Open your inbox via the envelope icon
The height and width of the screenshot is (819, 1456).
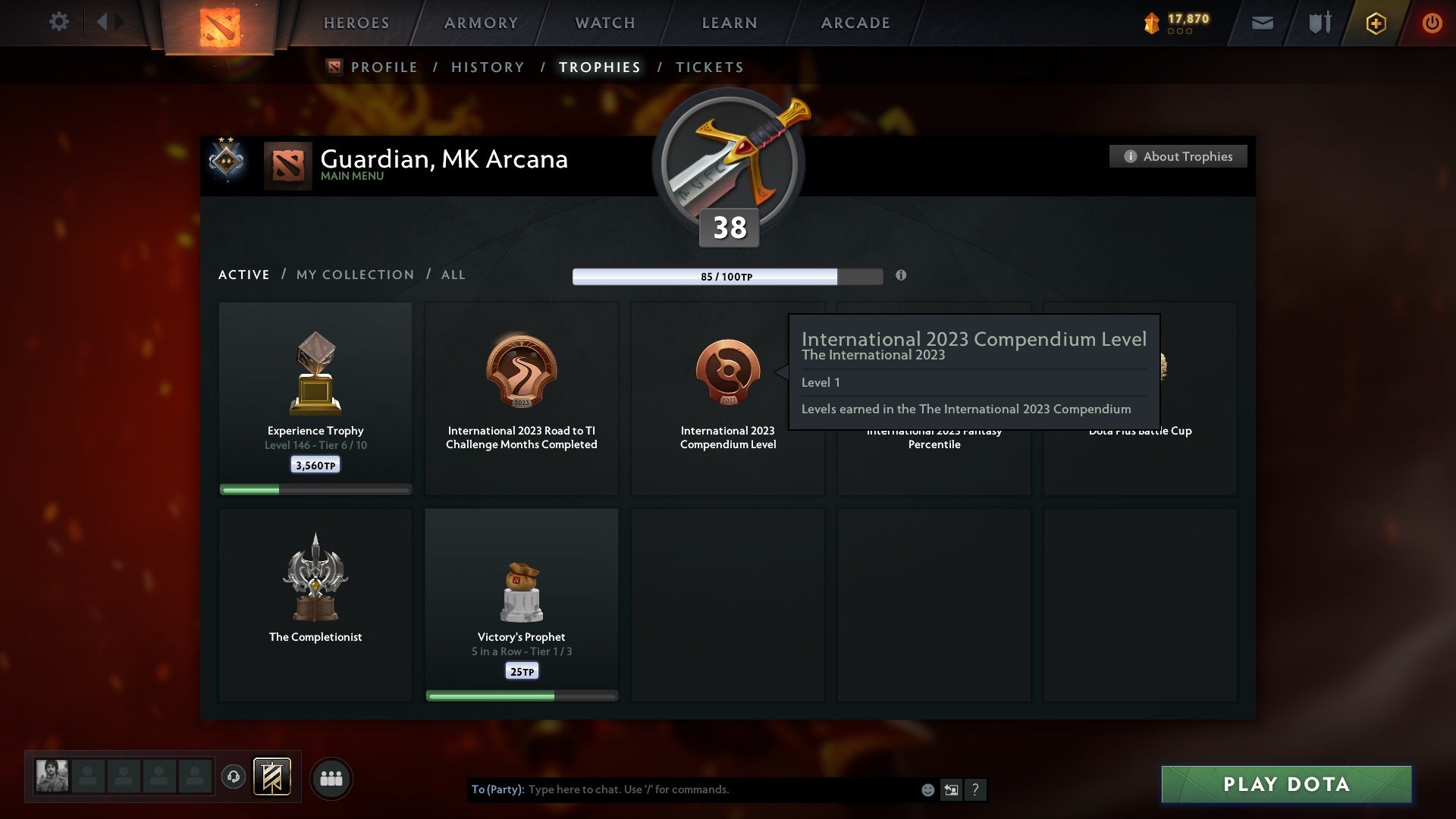tap(1261, 23)
